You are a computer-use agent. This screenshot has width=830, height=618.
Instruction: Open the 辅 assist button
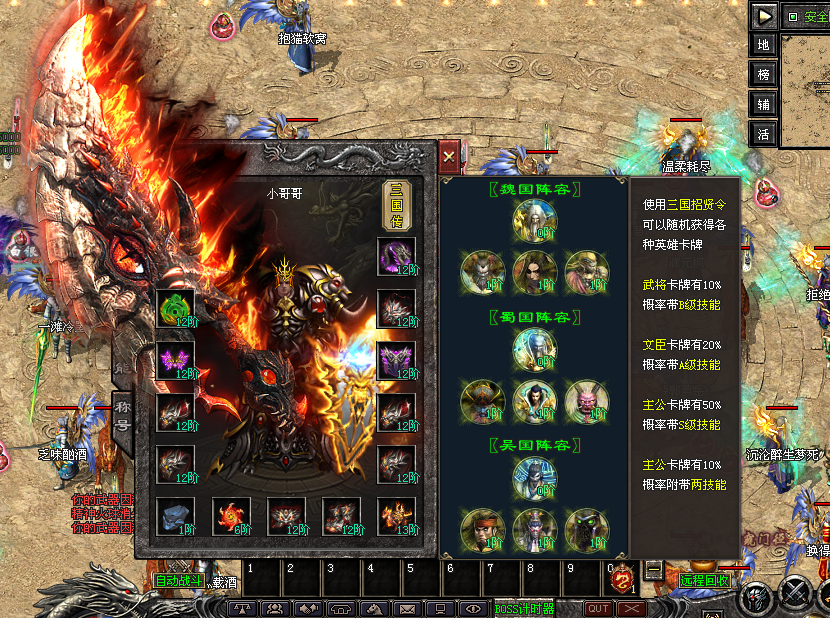click(x=764, y=104)
